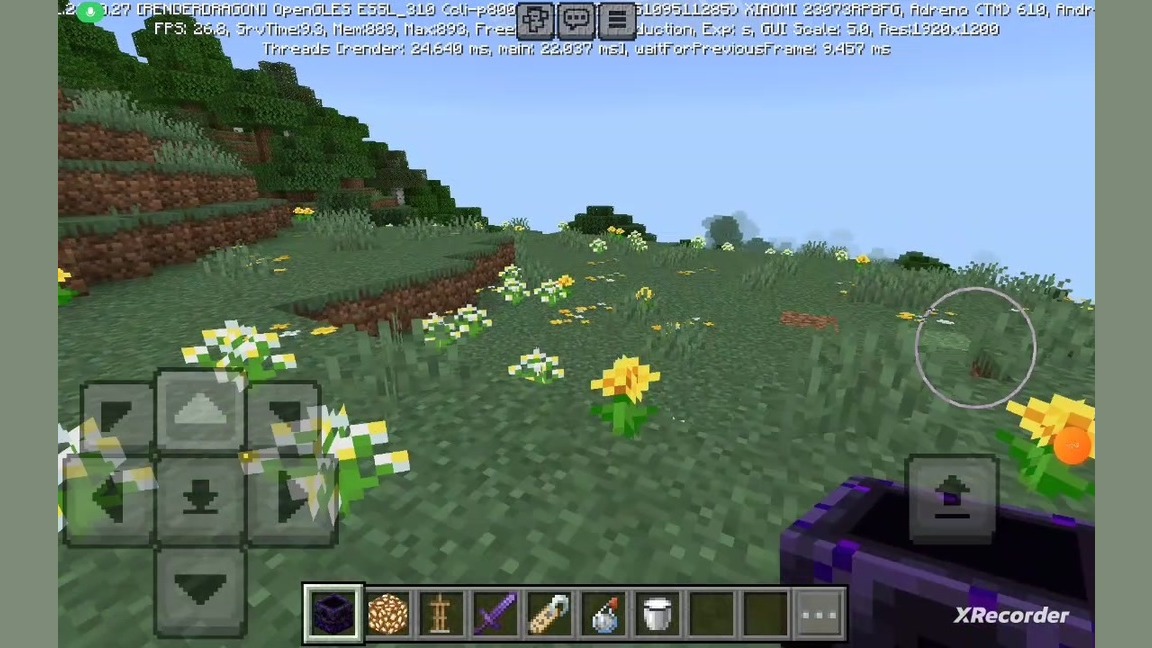Select the glowstone block hotbar slot
The width and height of the screenshot is (1152, 648).
(x=387, y=612)
